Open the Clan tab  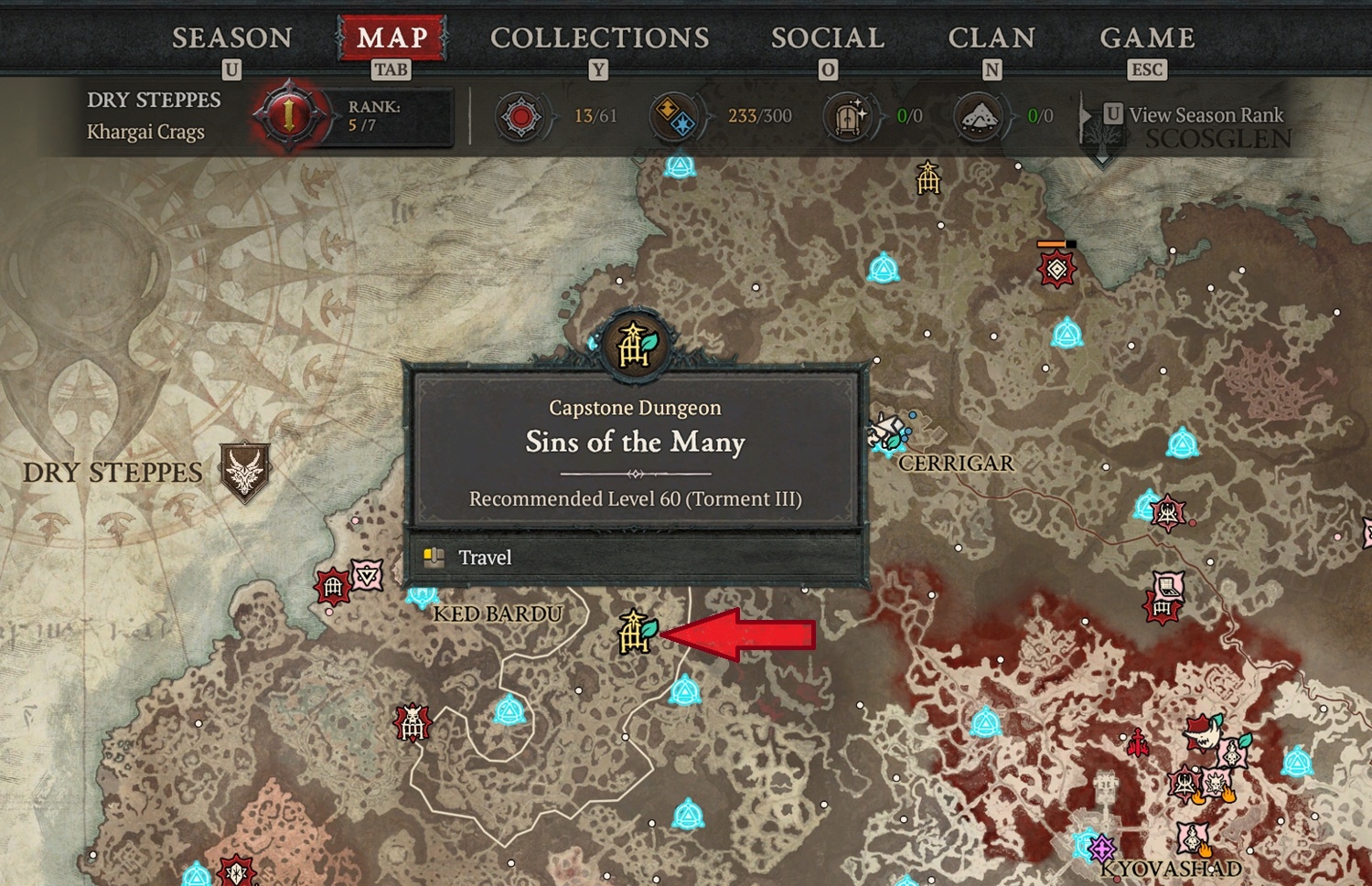point(991,38)
